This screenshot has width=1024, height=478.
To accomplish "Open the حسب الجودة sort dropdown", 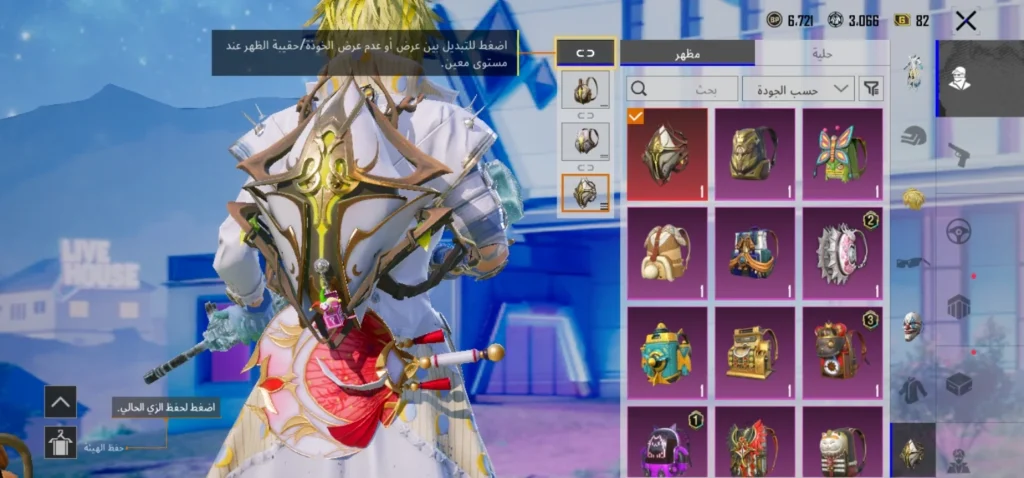I will click(798, 89).
